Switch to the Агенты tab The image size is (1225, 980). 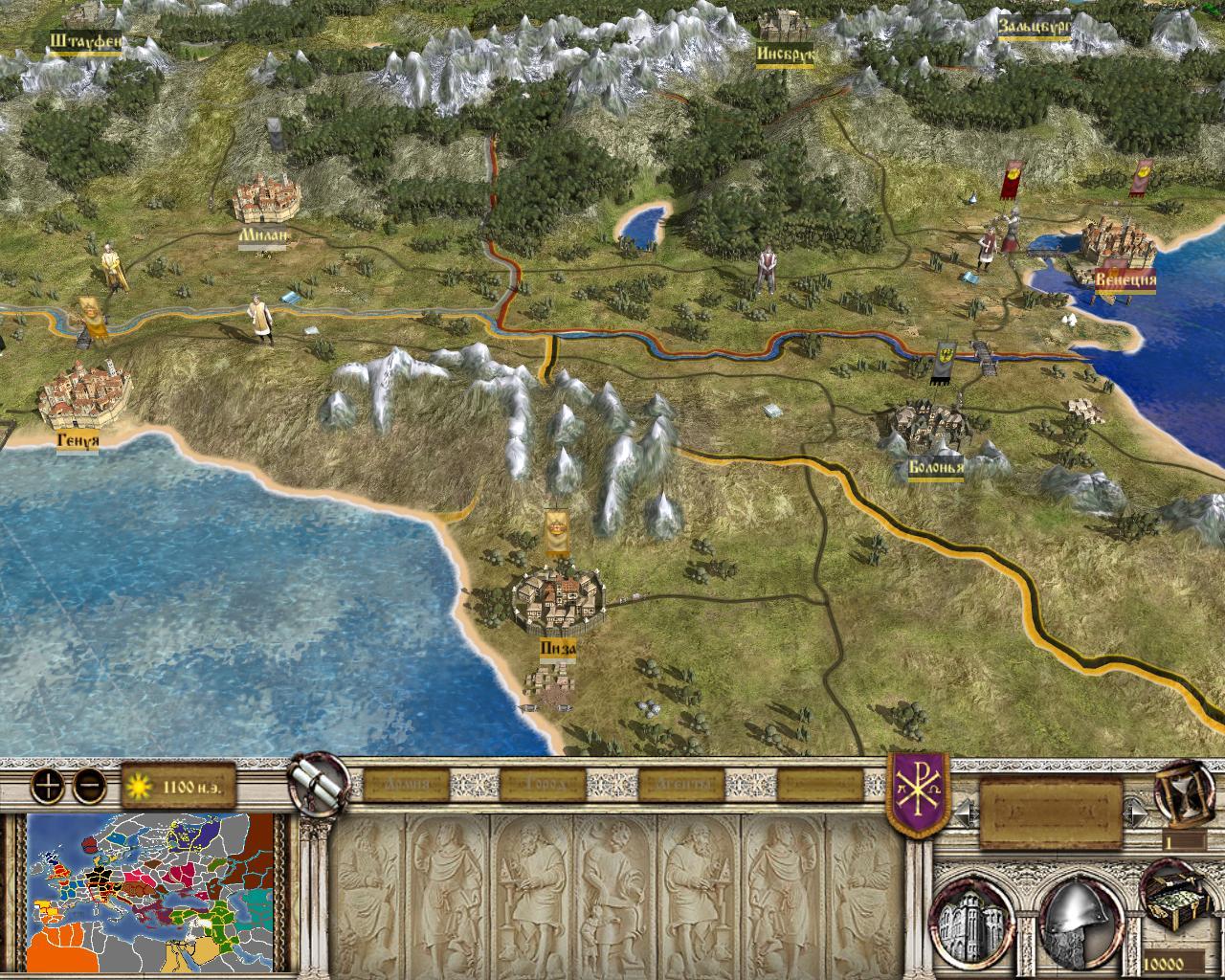pyautogui.click(x=681, y=786)
